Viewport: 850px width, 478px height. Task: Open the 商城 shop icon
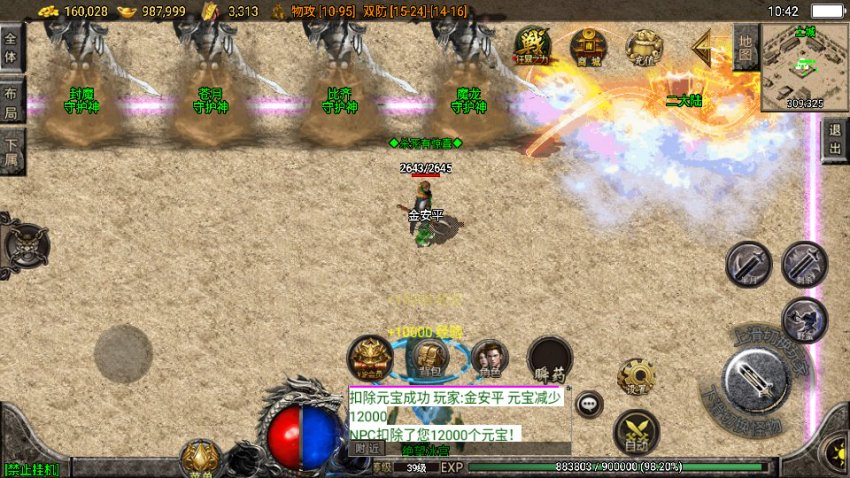pyautogui.click(x=587, y=45)
